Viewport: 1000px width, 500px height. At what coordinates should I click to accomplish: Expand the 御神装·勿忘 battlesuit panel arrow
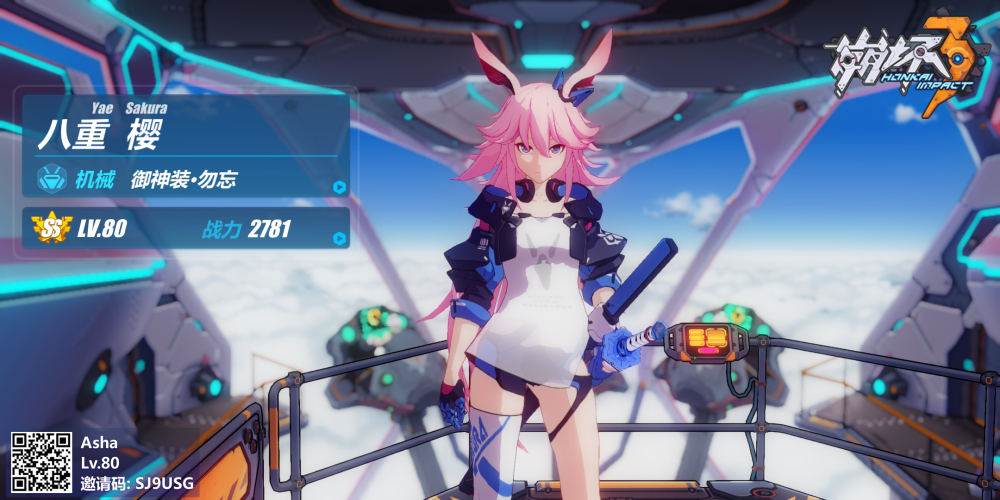[x=339, y=187]
